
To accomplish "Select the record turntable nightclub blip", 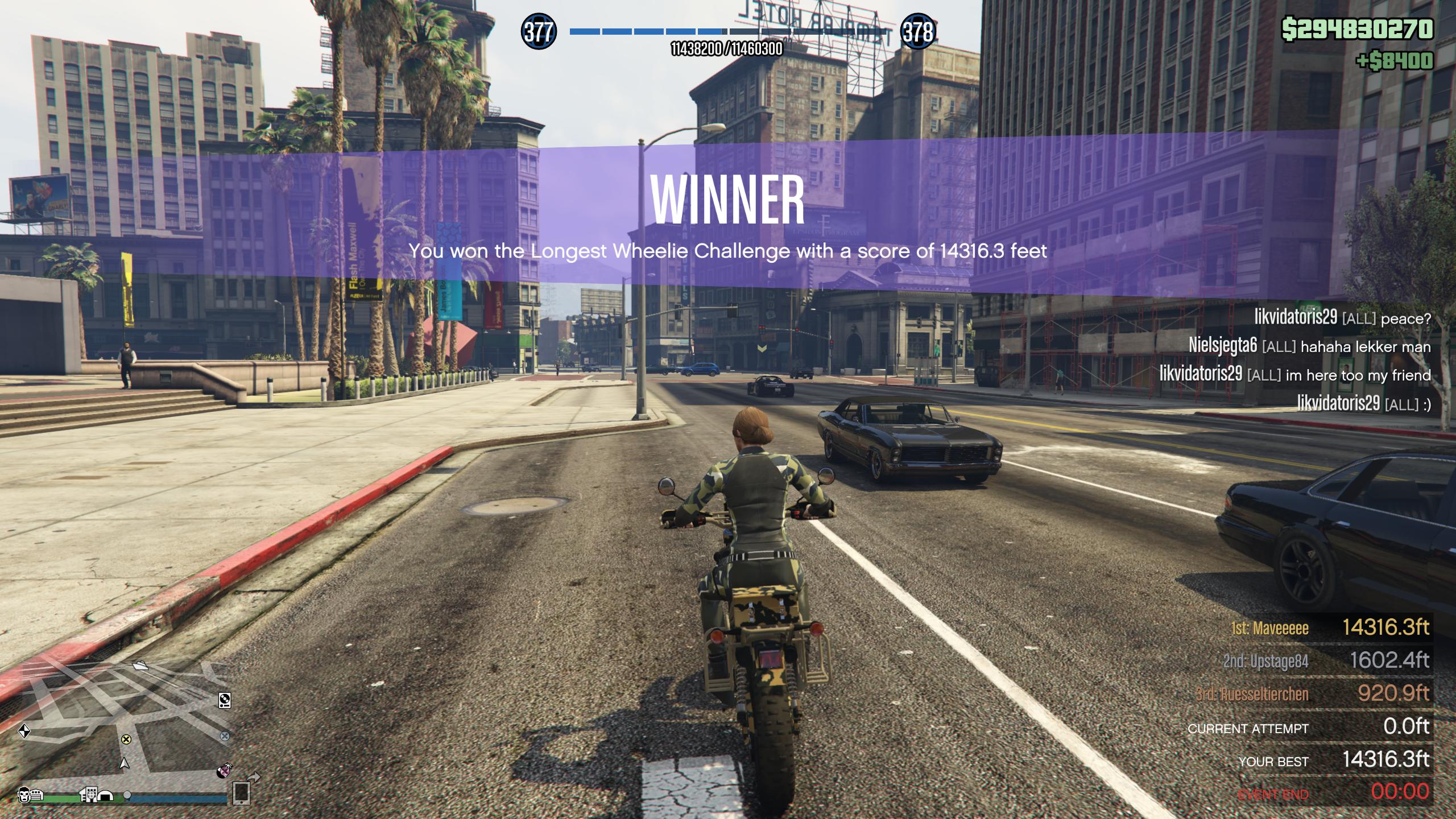I will 225,700.
